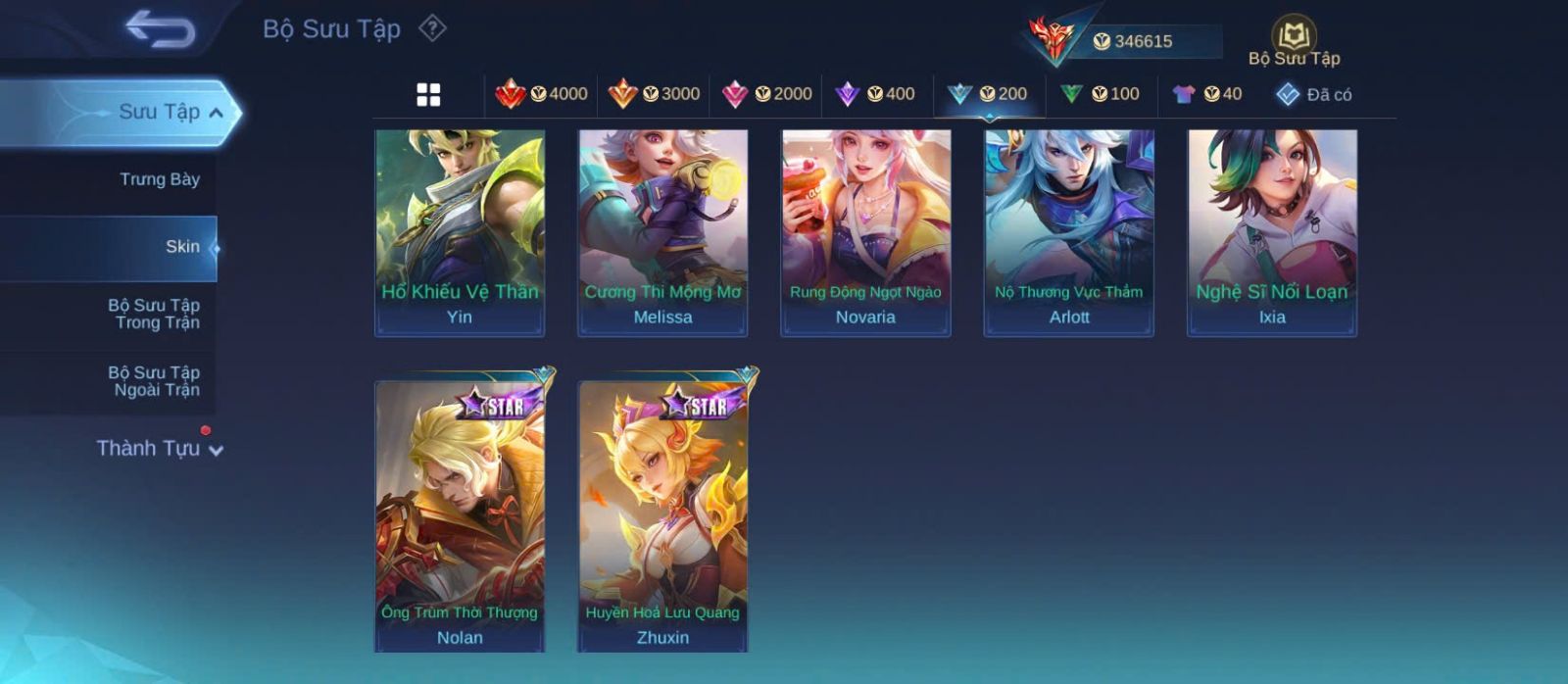View Nolan's Ông Trùm Thời Thượng skin
The width and height of the screenshot is (1568, 684).
point(460,514)
